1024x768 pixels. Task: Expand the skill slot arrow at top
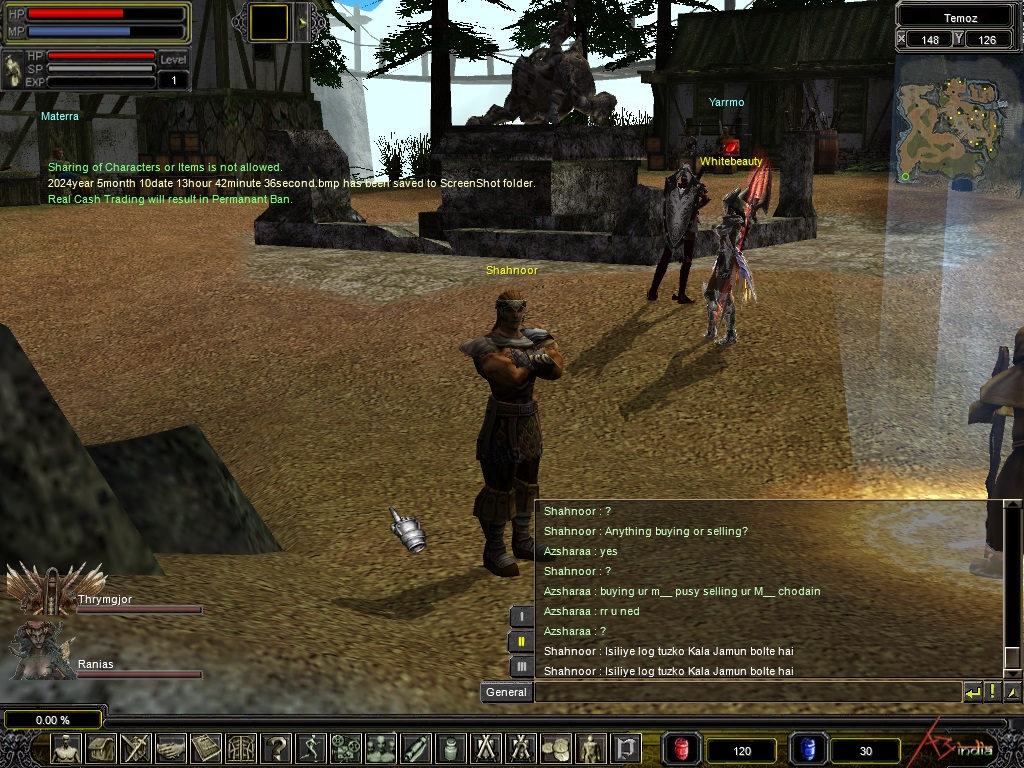point(303,22)
